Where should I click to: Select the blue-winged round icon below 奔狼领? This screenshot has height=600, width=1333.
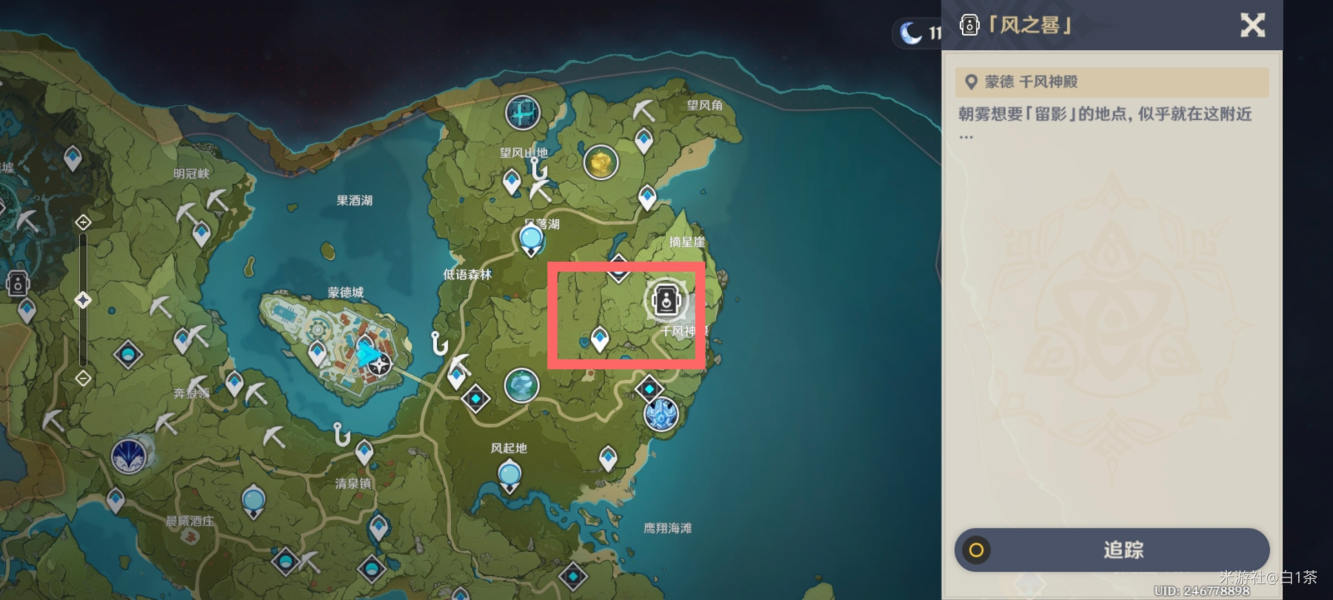click(128, 456)
